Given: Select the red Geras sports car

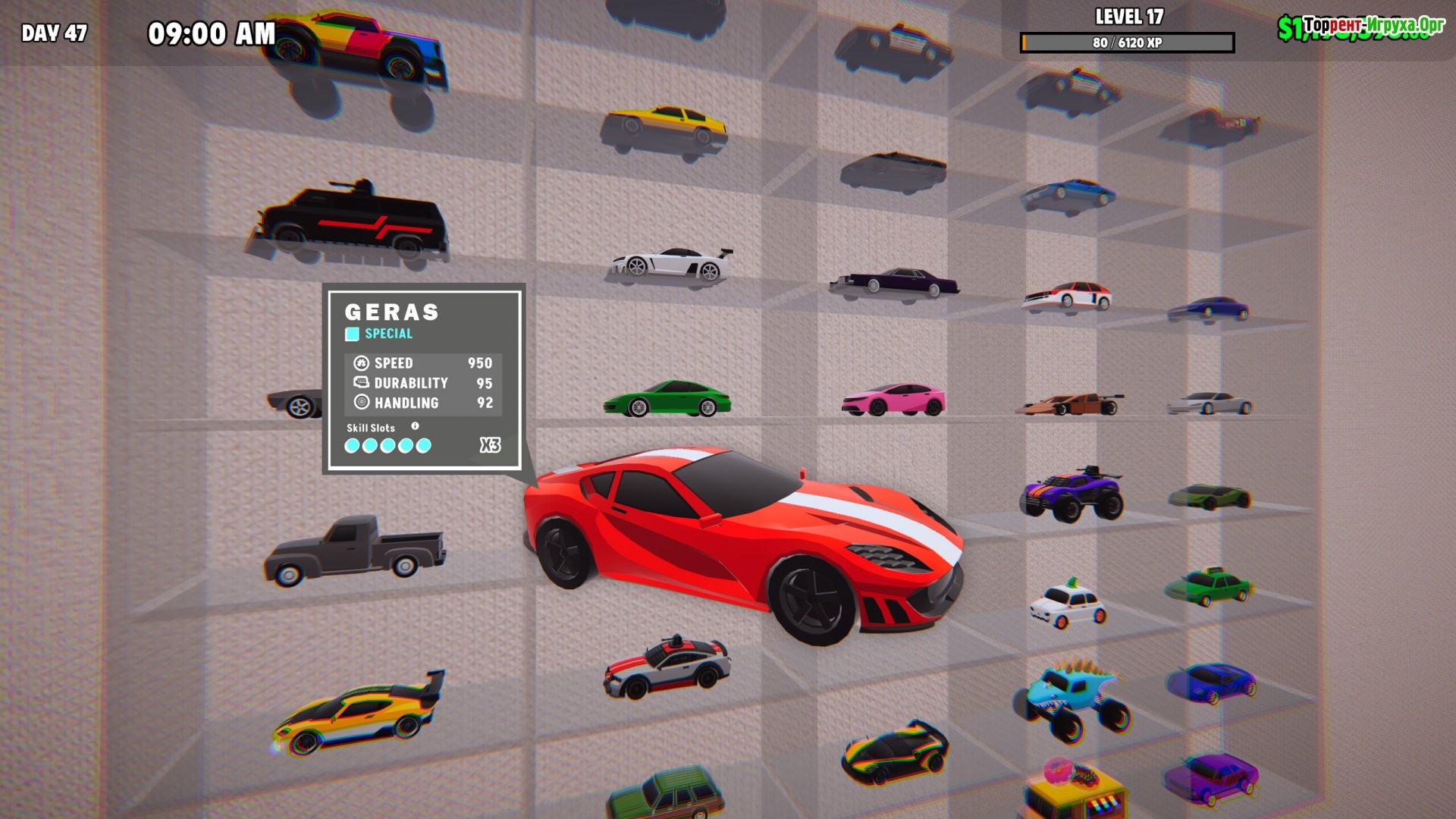Looking at the screenshot, I should tap(743, 538).
